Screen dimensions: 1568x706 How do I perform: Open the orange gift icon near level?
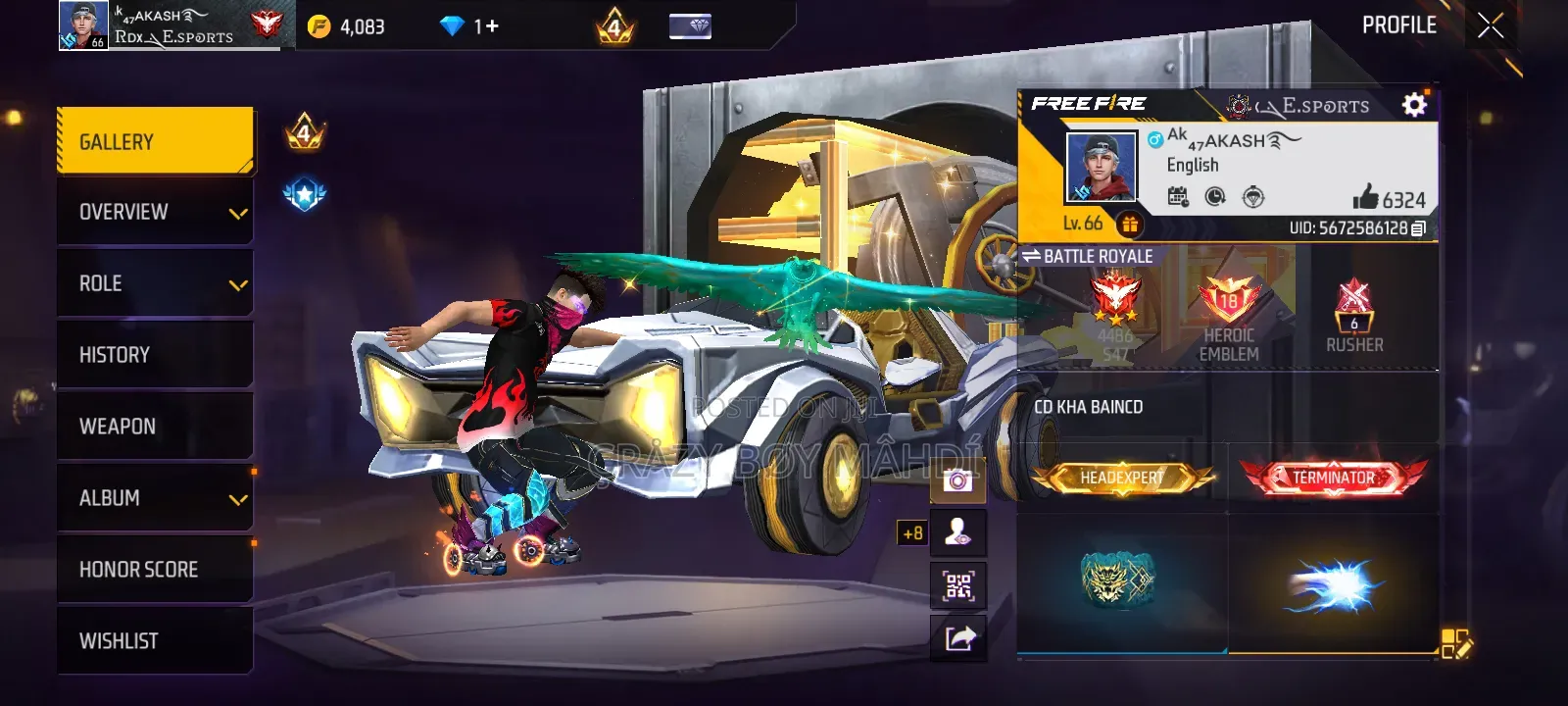point(1129,225)
